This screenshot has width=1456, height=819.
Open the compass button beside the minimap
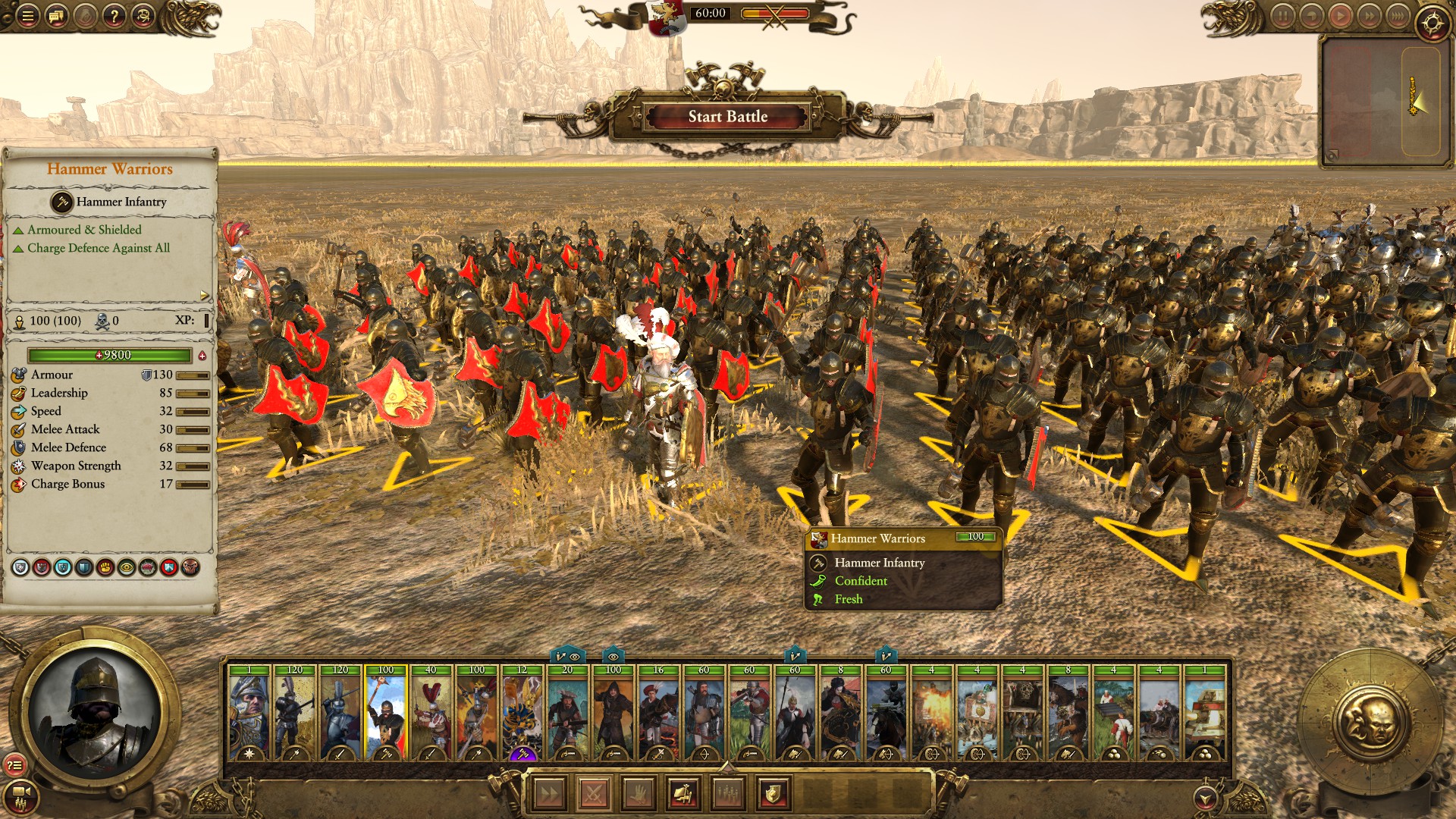(x=1432, y=23)
